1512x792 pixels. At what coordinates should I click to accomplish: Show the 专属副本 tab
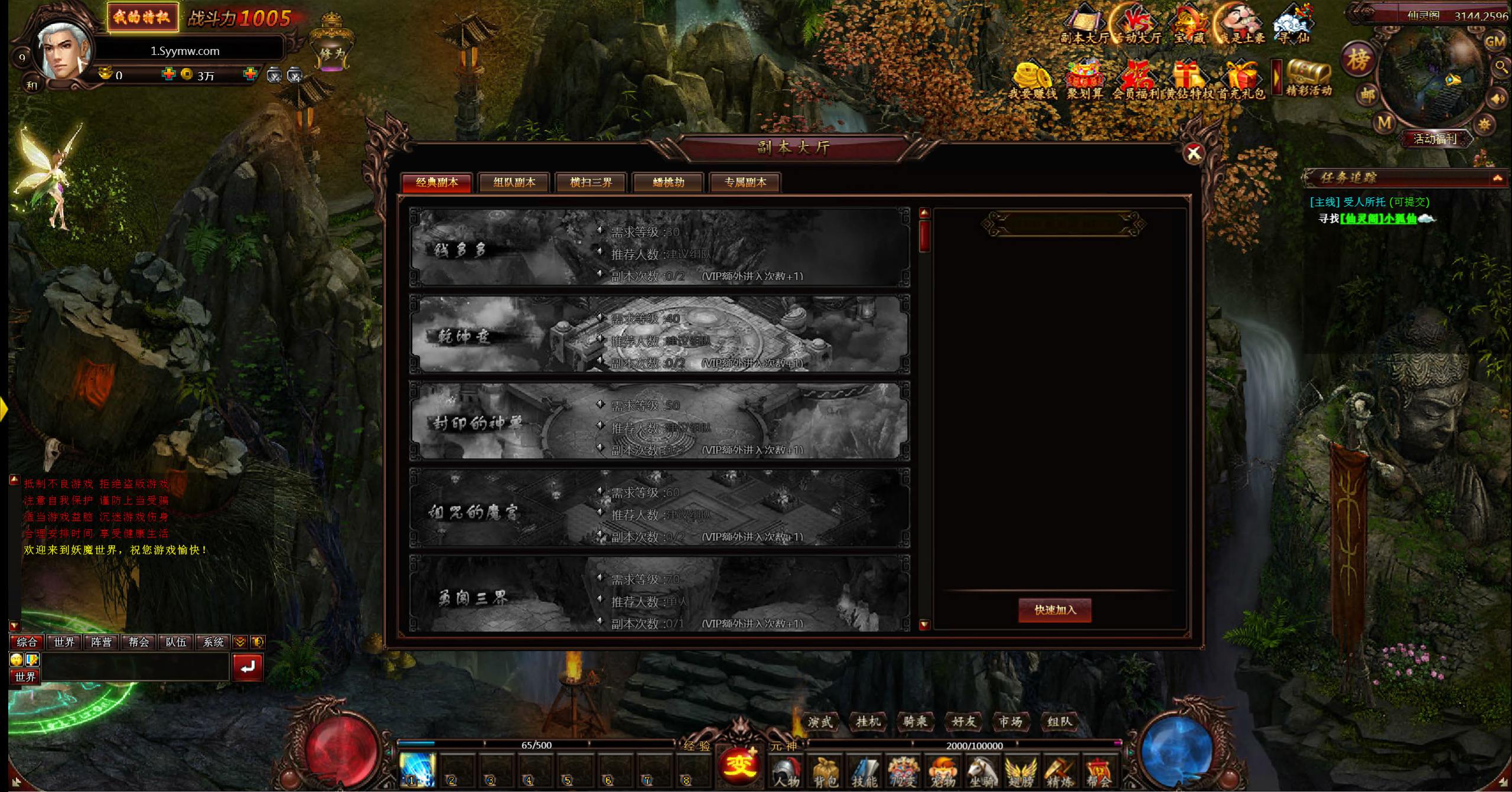point(745,182)
